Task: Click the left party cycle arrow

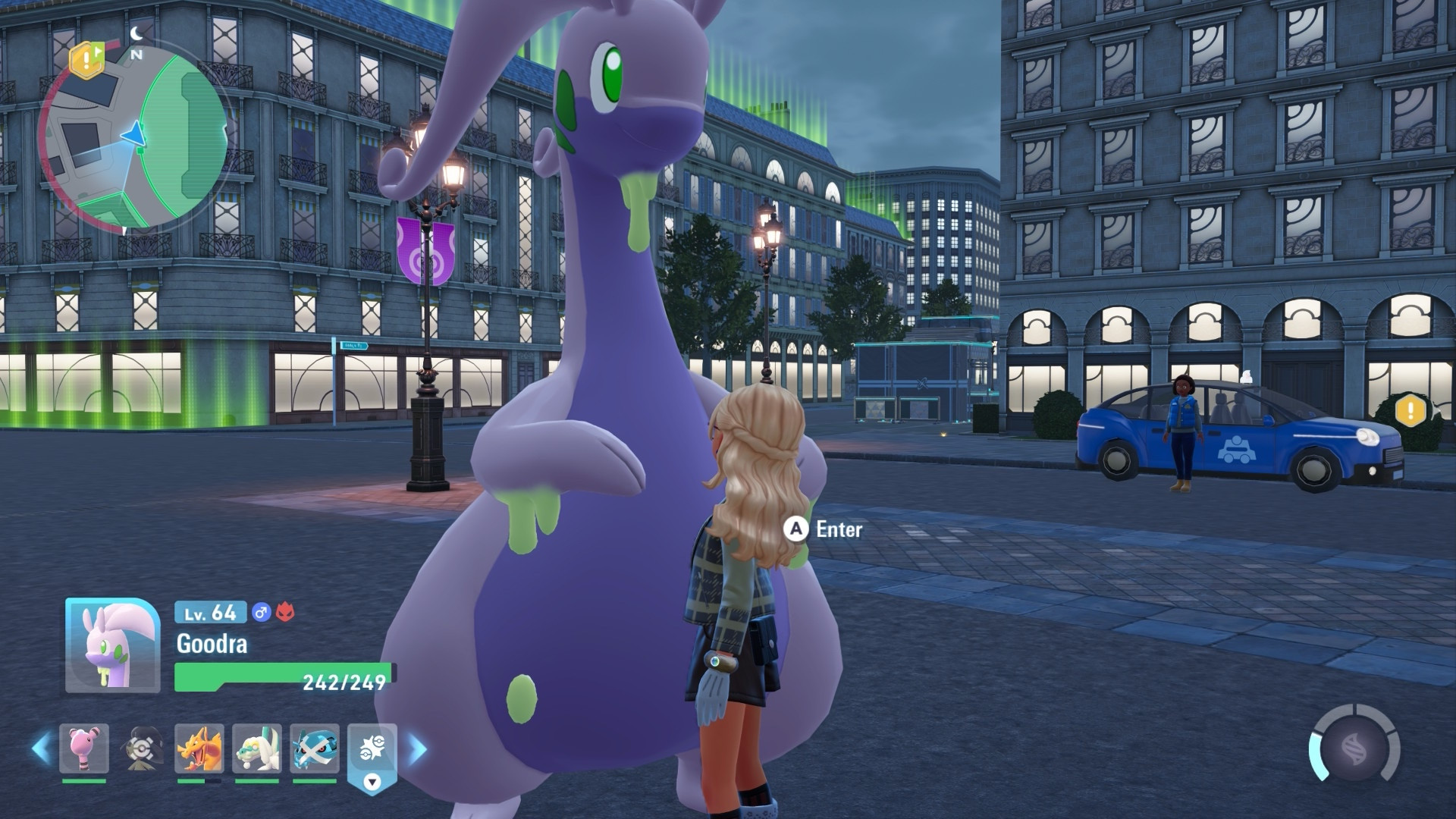Action: (x=42, y=749)
